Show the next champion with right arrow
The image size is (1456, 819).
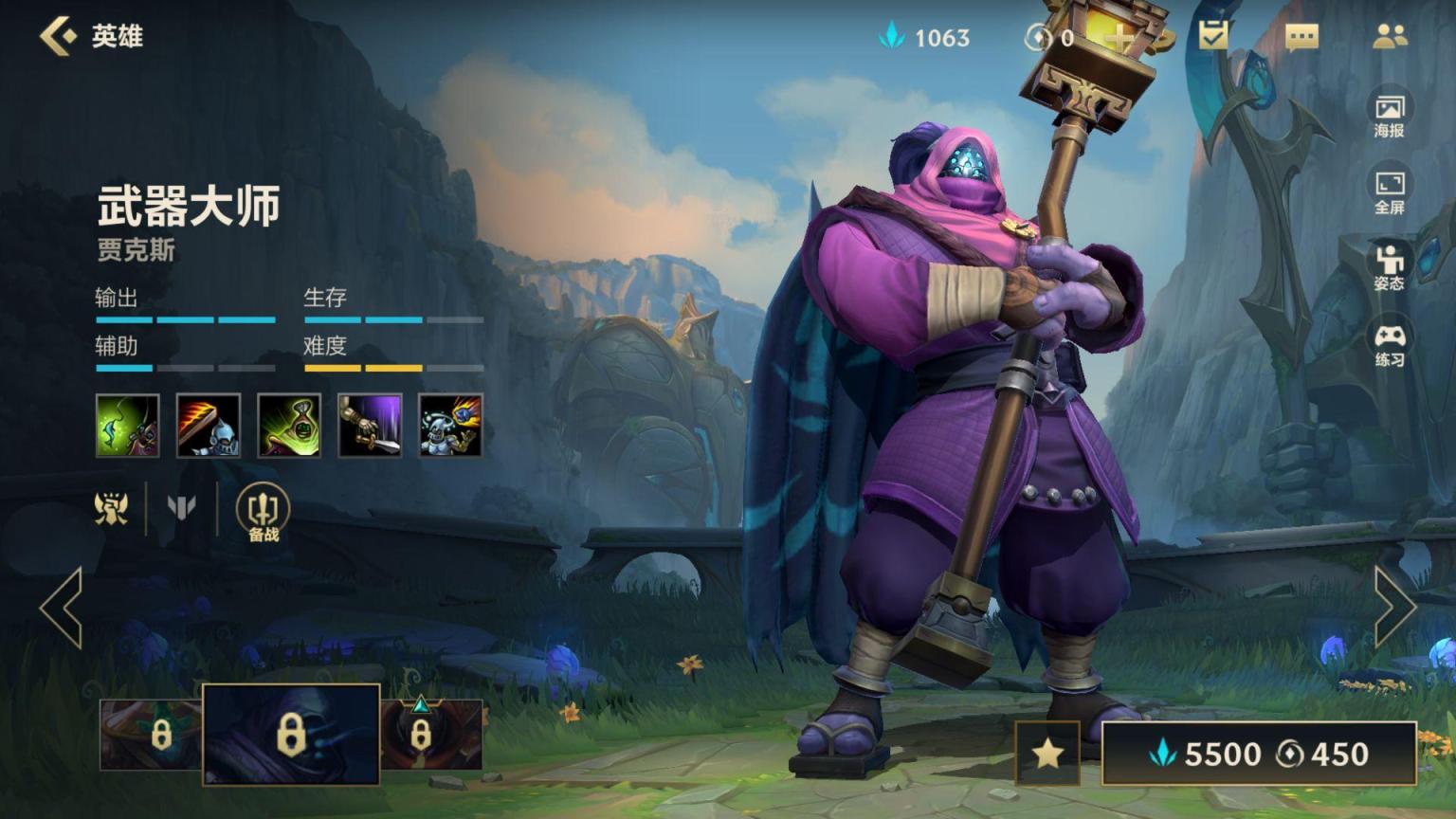1394,608
